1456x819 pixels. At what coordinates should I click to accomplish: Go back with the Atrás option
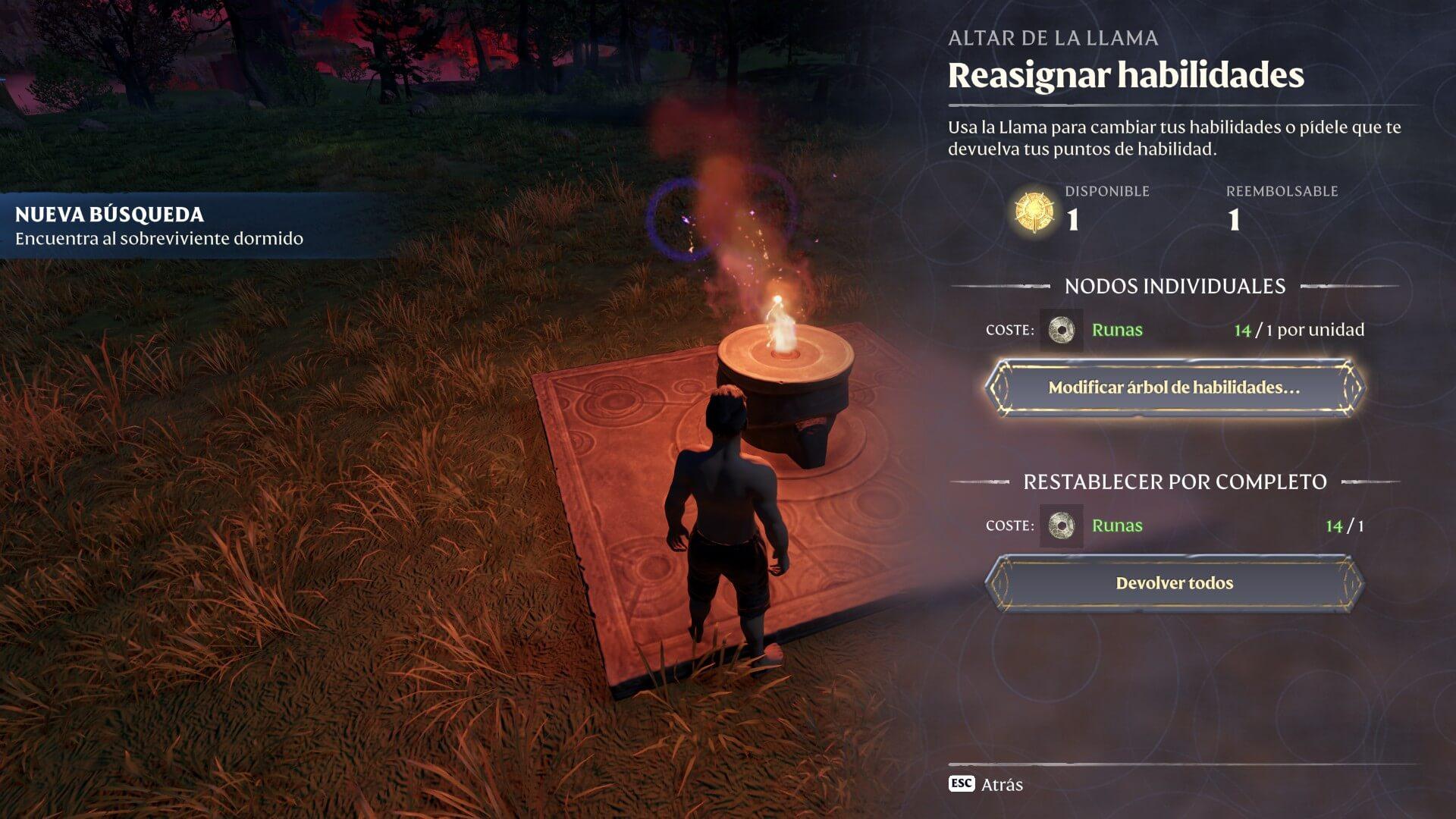[987, 784]
